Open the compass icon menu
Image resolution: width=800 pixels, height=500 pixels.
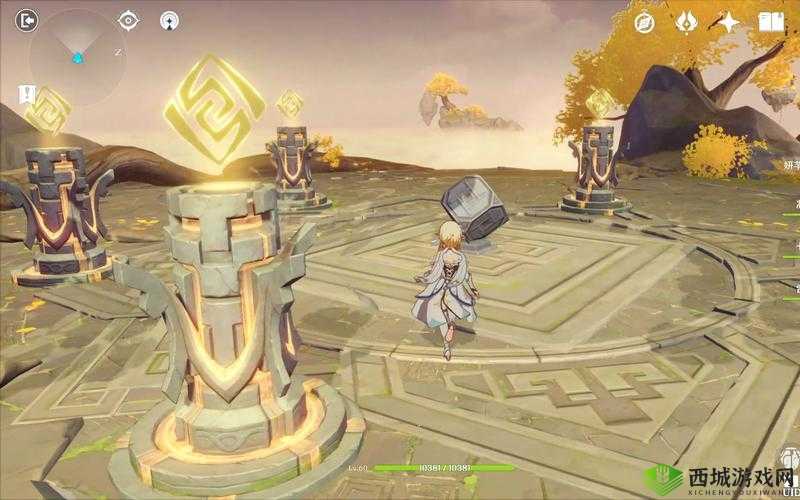pos(644,22)
